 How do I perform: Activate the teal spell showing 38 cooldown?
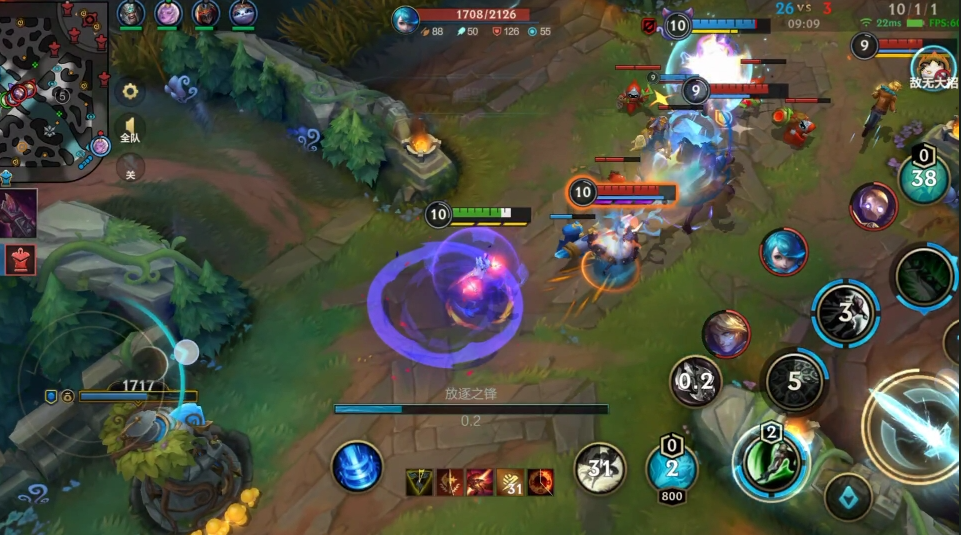[924, 178]
